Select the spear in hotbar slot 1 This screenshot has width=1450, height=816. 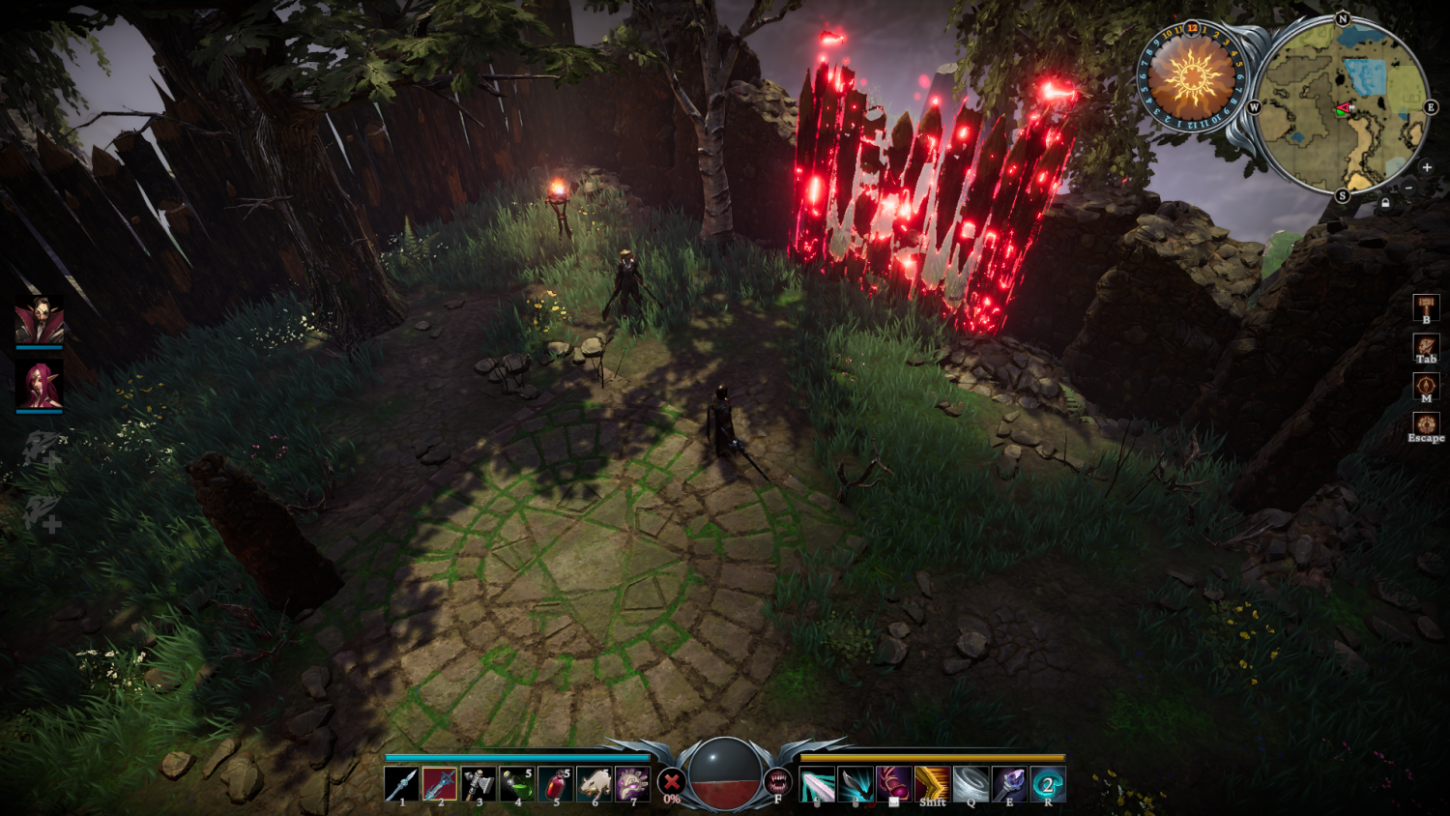402,783
